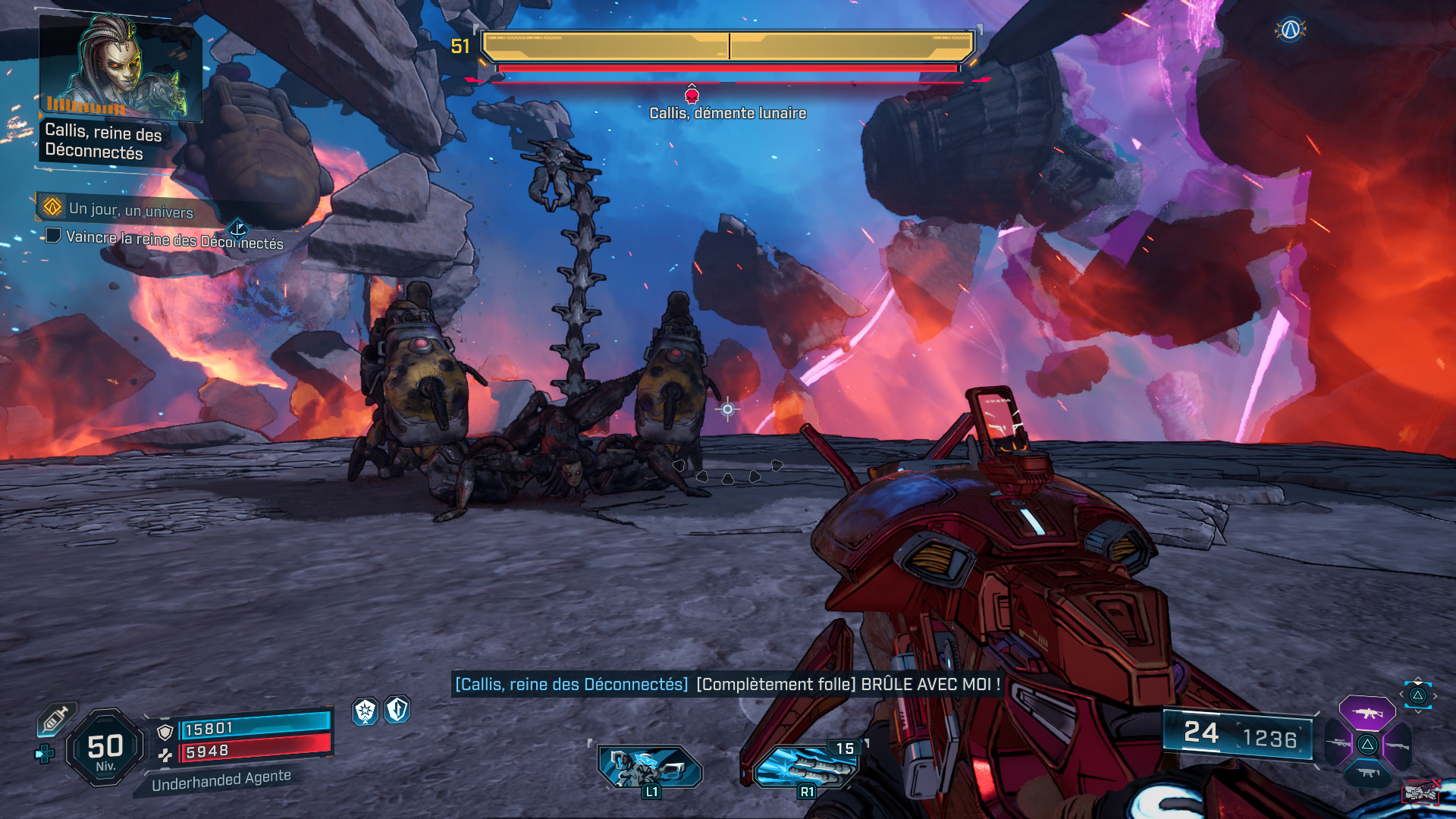The width and height of the screenshot is (1456, 819).
Task: Click the boss's yellow armor bar
Action: pyautogui.click(x=726, y=47)
